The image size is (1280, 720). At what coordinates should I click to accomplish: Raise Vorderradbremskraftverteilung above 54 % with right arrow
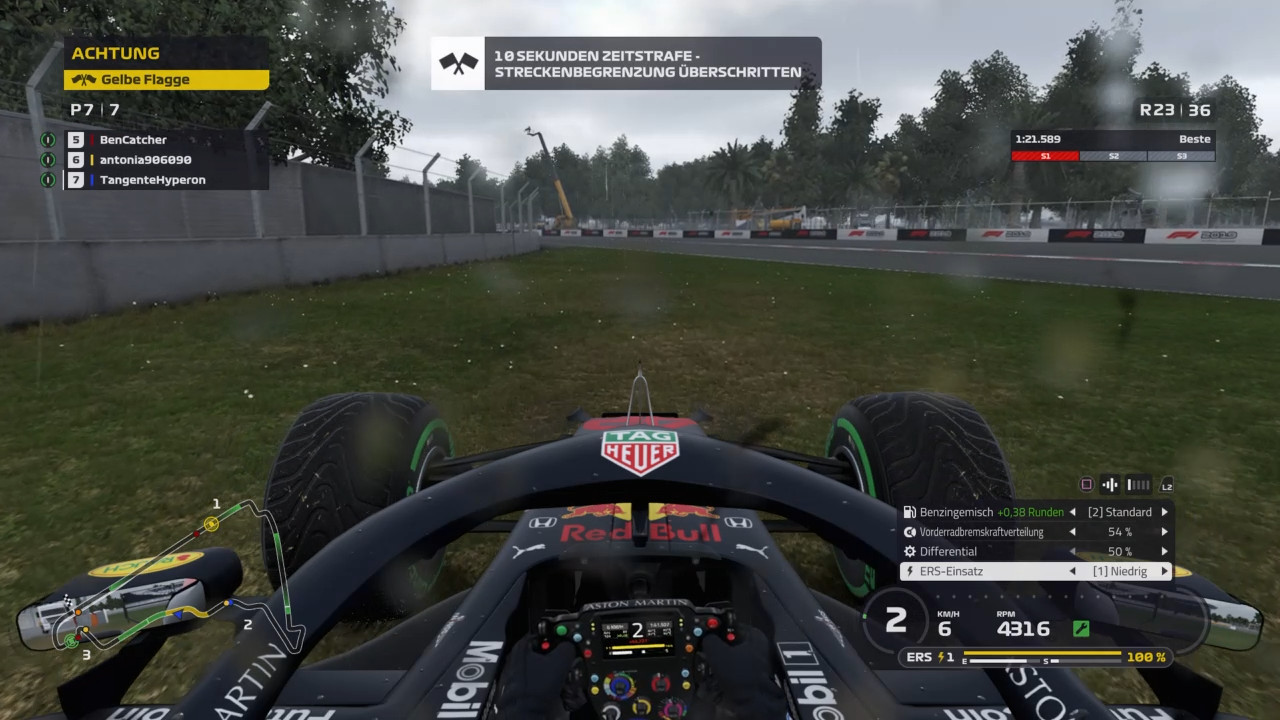click(x=1164, y=532)
